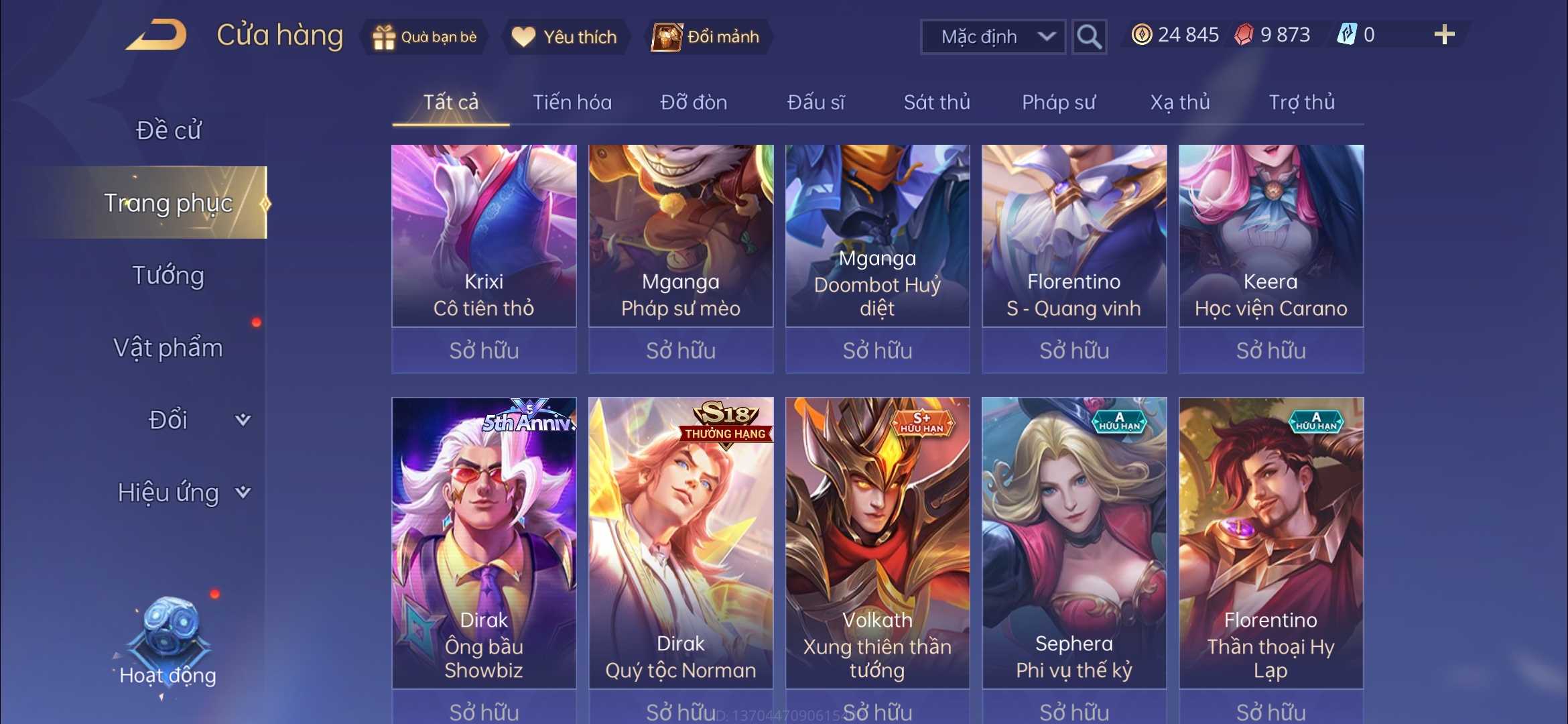The width and height of the screenshot is (1568, 724).
Task: Add currency with the plus button
Action: (x=1444, y=35)
